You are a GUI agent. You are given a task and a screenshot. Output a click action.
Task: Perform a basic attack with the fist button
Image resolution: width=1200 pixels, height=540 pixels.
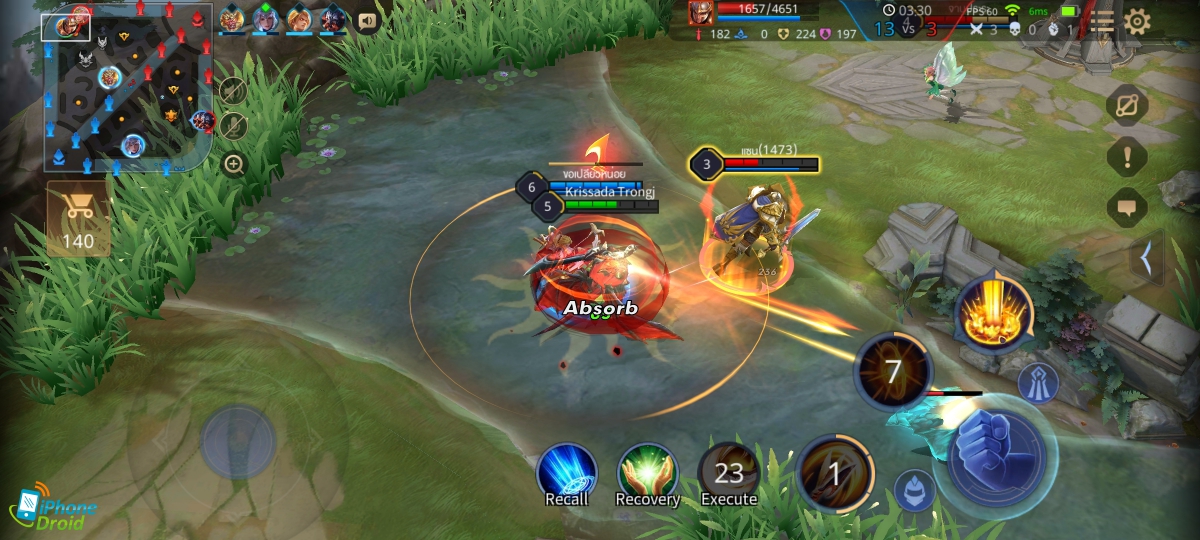[x=996, y=457]
